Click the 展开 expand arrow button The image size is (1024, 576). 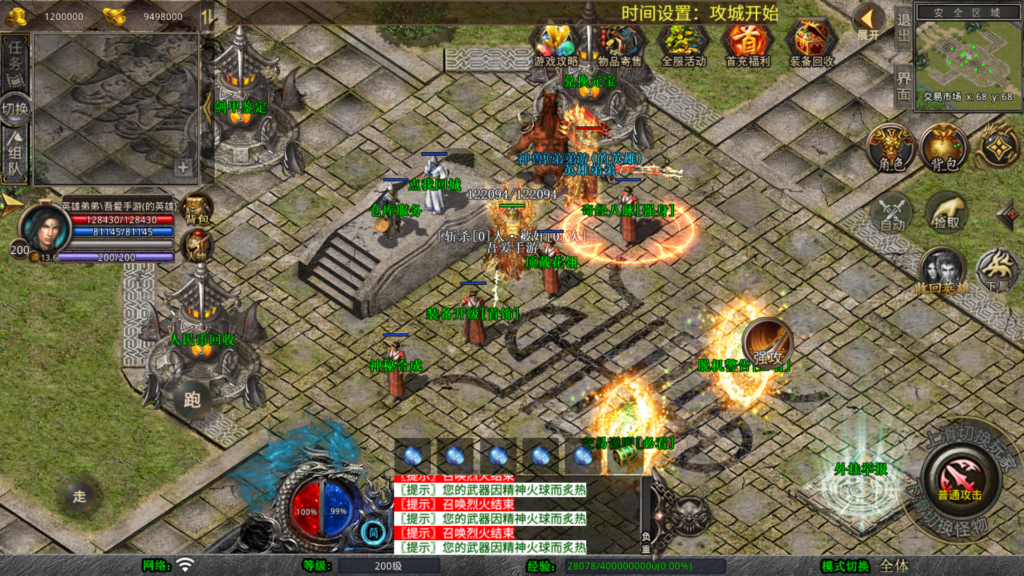click(x=868, y=22)
